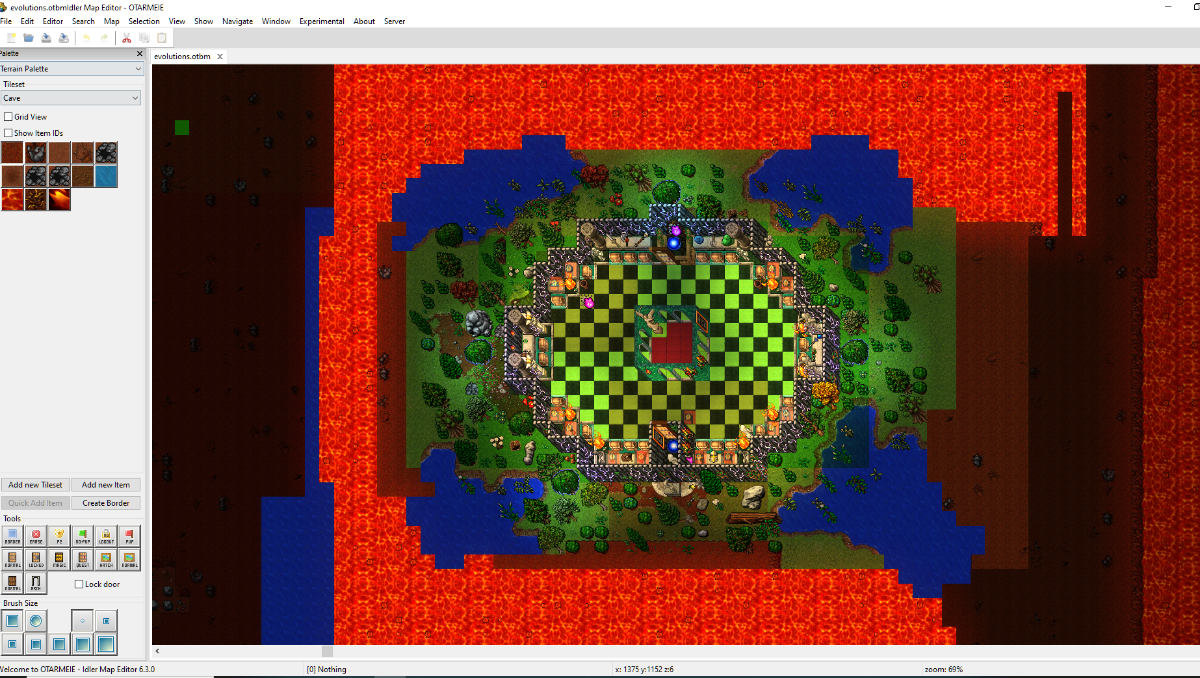1200x678 pixels.
Task: Close the evolutions.otbm map tab
Action: [220, 57]
